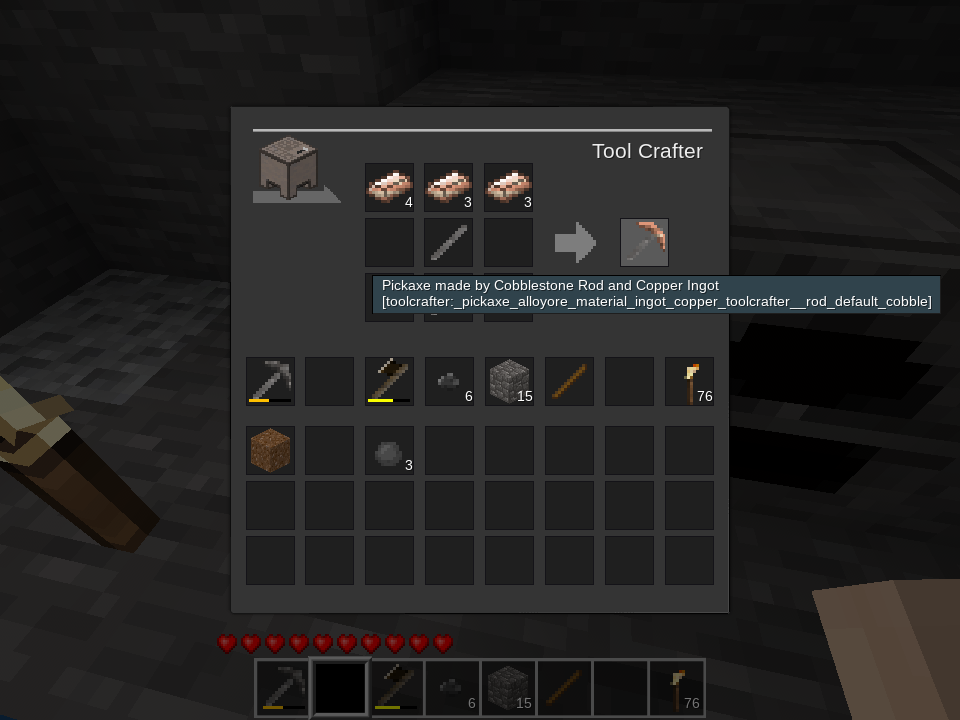Select the stone pickaxe in the bottom hotbar

tap(284, 688)
